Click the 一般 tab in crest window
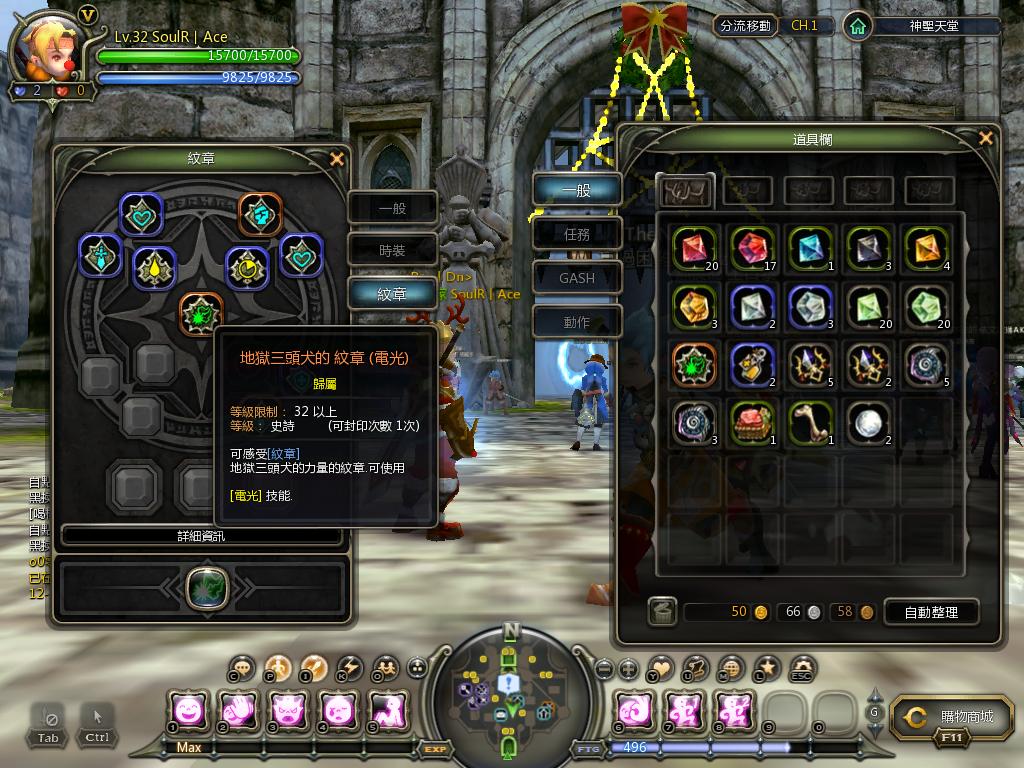Viewport: 1024px width, 768px height. (392, 208)
